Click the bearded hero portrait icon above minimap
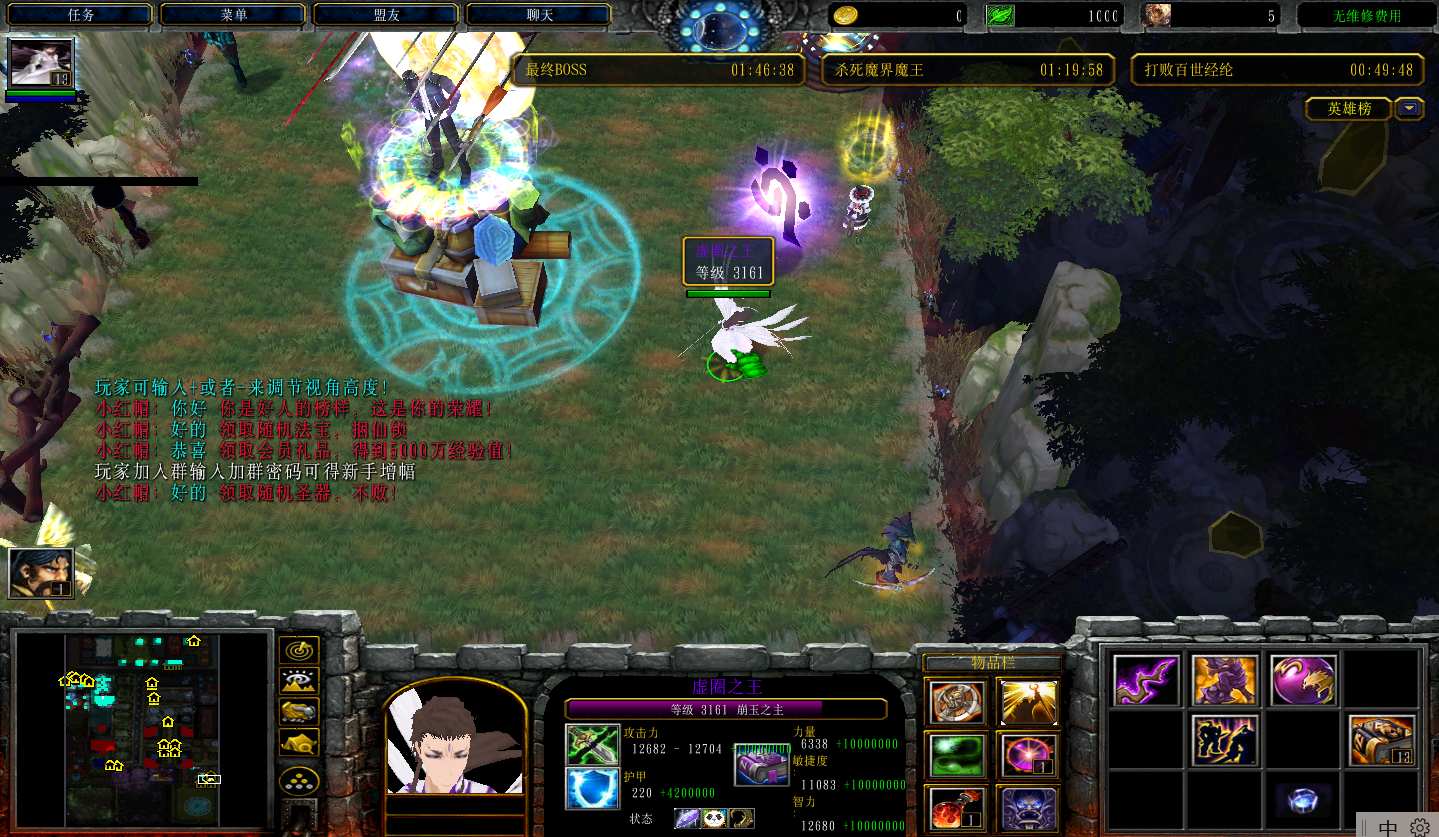This screenshot has height=837, width=1439. pos(41,572)
